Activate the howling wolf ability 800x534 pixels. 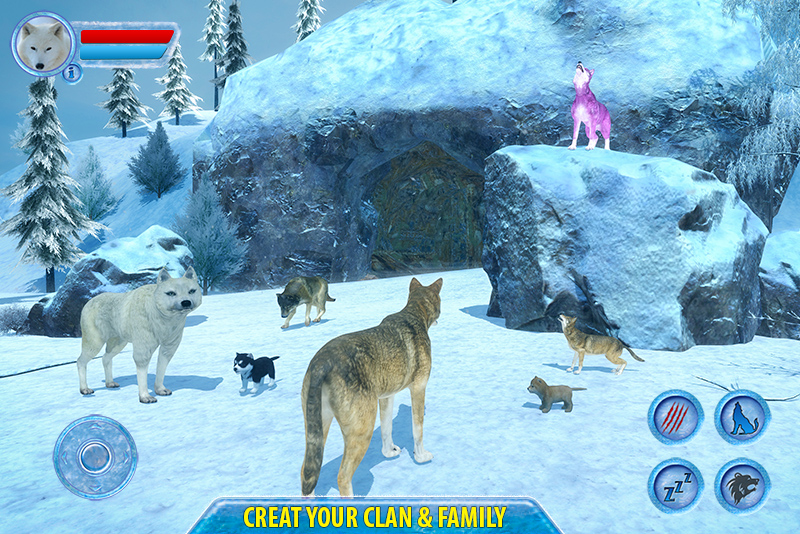(x=742, y=417)
